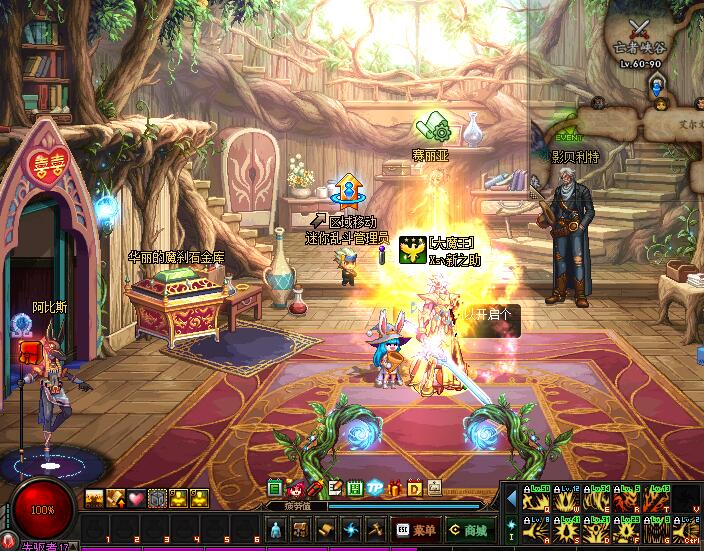
Task: Click the blue TP icon
Action: tap(375, 488)
